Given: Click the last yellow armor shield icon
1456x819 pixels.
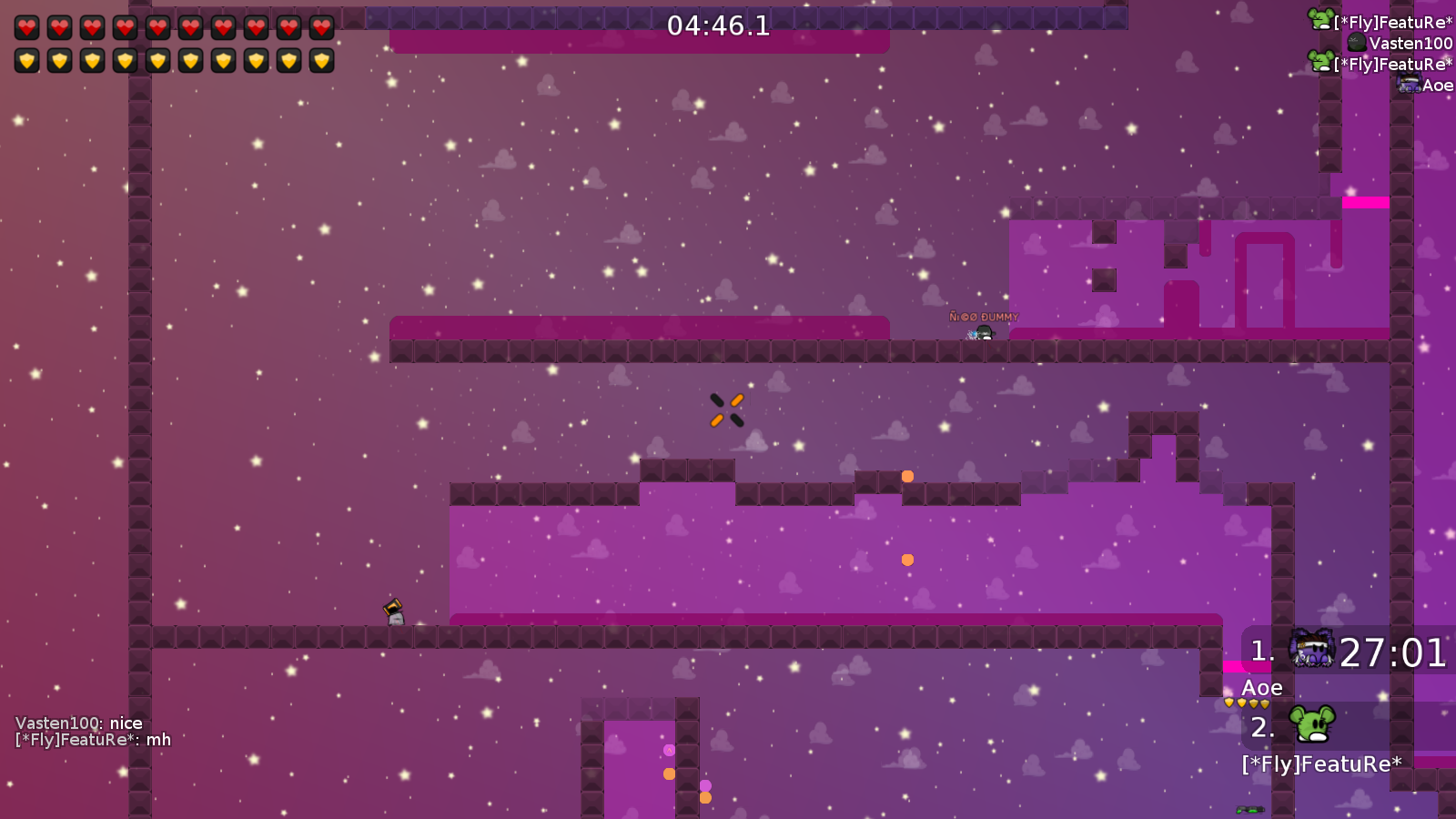Looking at the screenshot, I should click(x=321, y=61).
